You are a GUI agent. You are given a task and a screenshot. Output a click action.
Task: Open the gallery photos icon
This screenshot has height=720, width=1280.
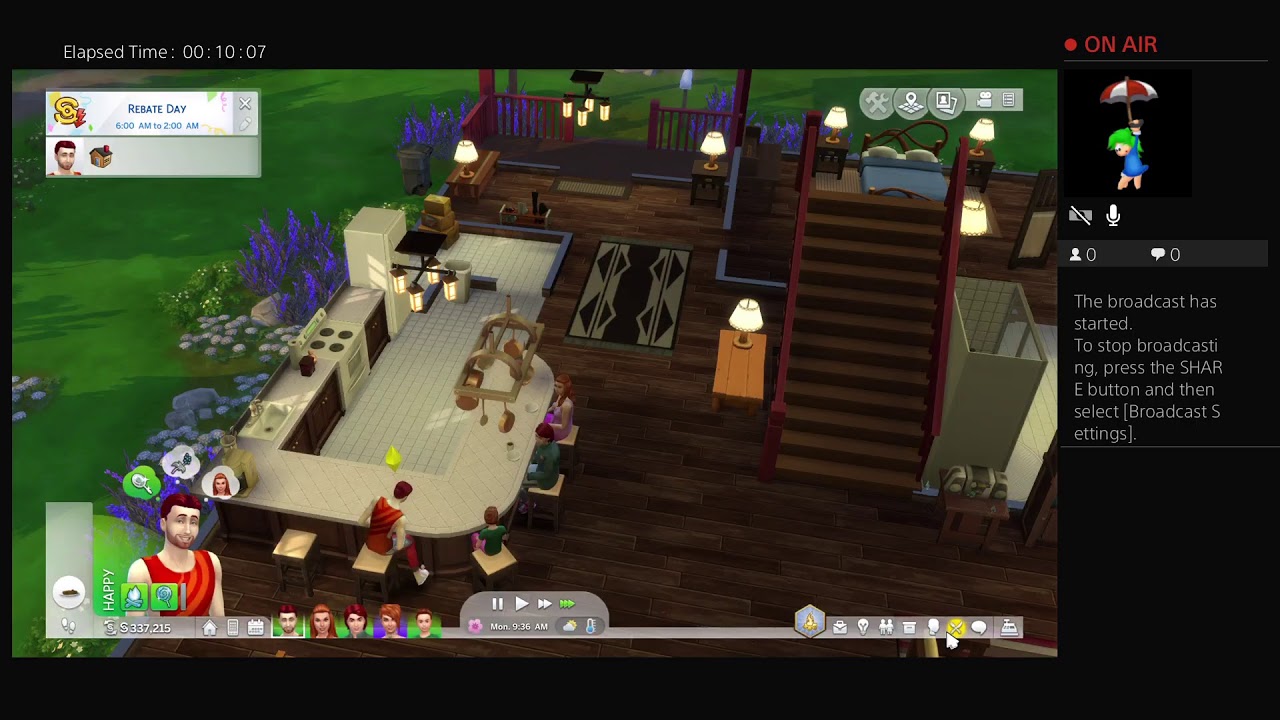(945, 102)
